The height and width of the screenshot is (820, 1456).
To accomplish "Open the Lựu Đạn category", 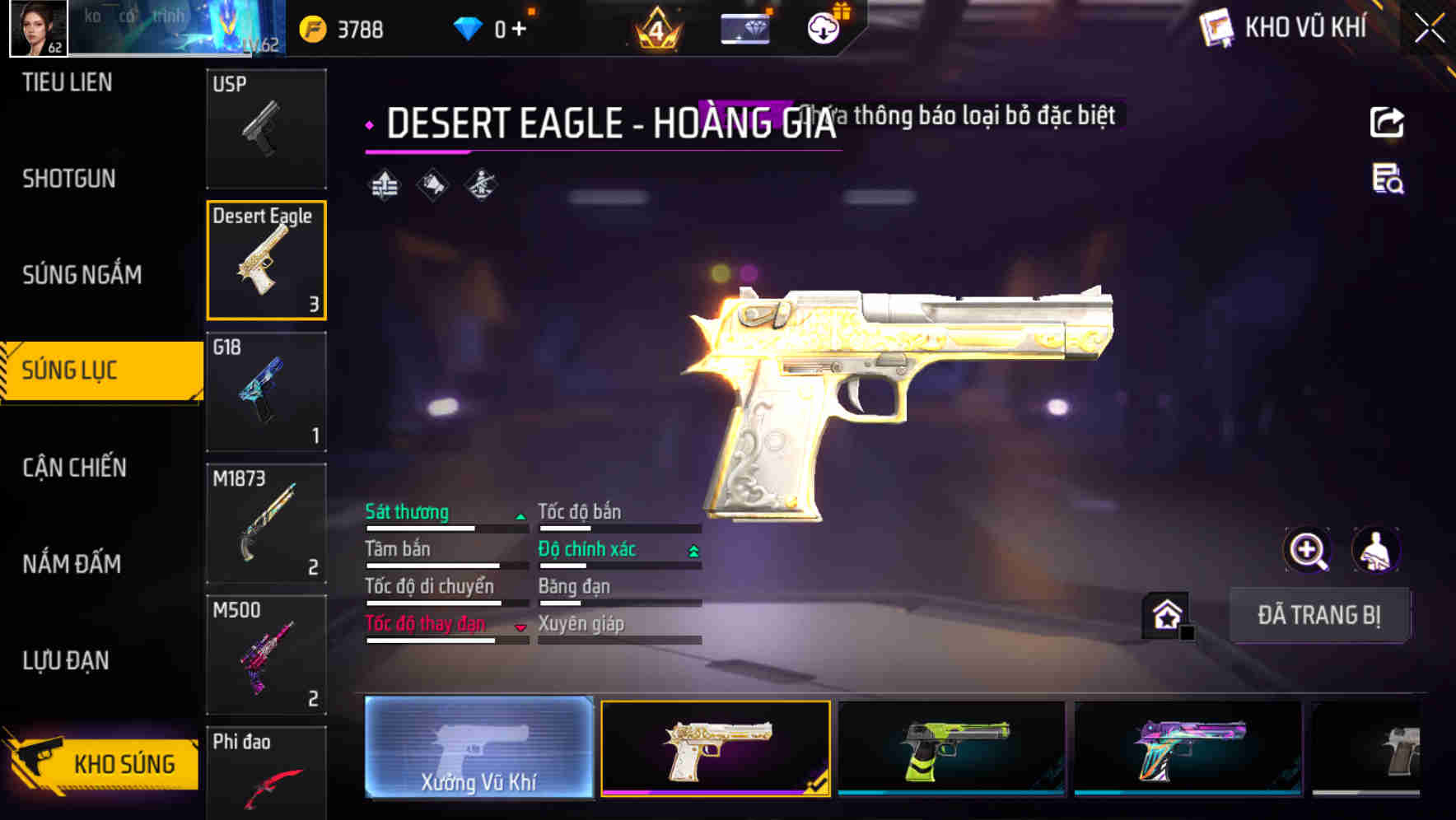I will (x=66, y=660).
